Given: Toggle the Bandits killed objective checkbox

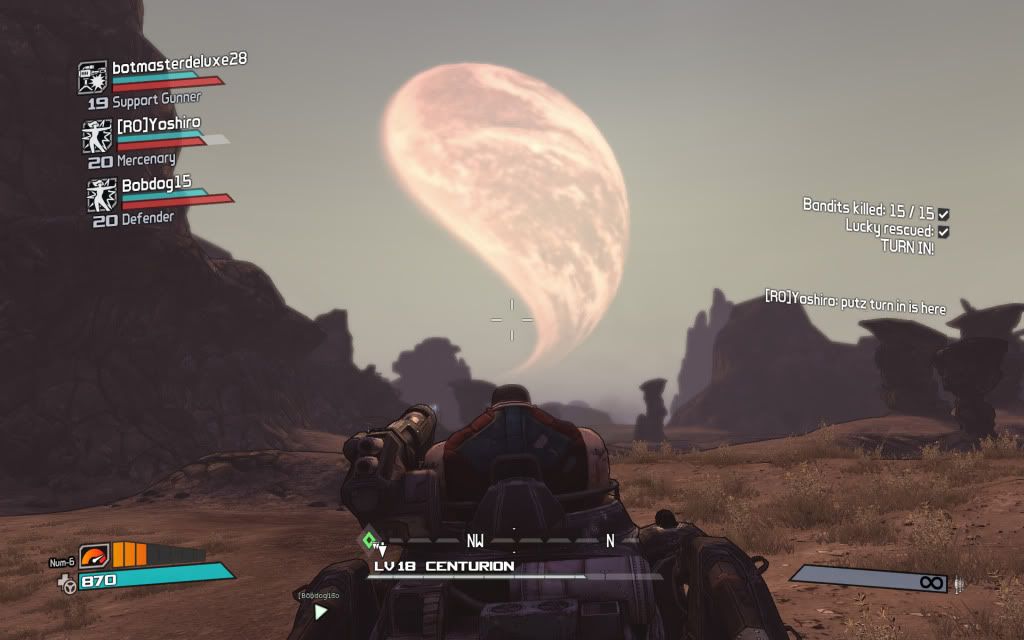Looking at the screenshot, I should [943, 214].
